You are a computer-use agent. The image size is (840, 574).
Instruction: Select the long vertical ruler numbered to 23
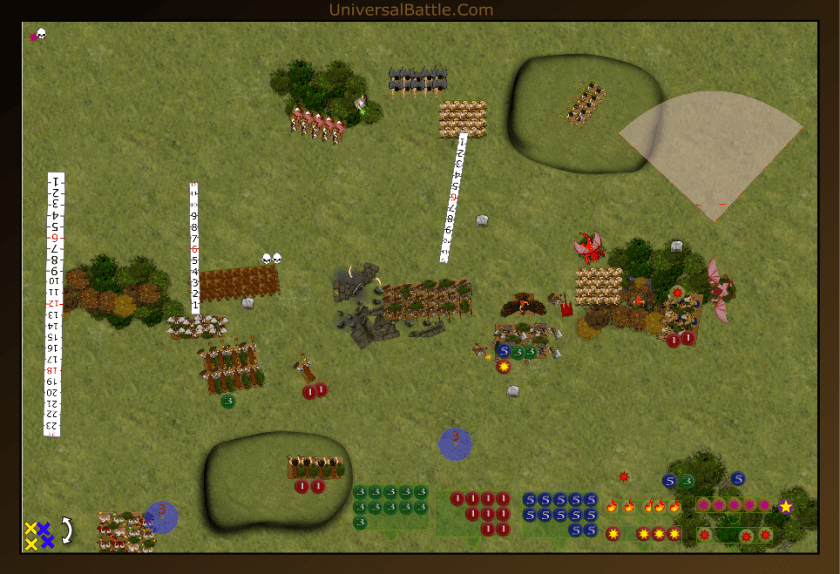coord(54,304)
